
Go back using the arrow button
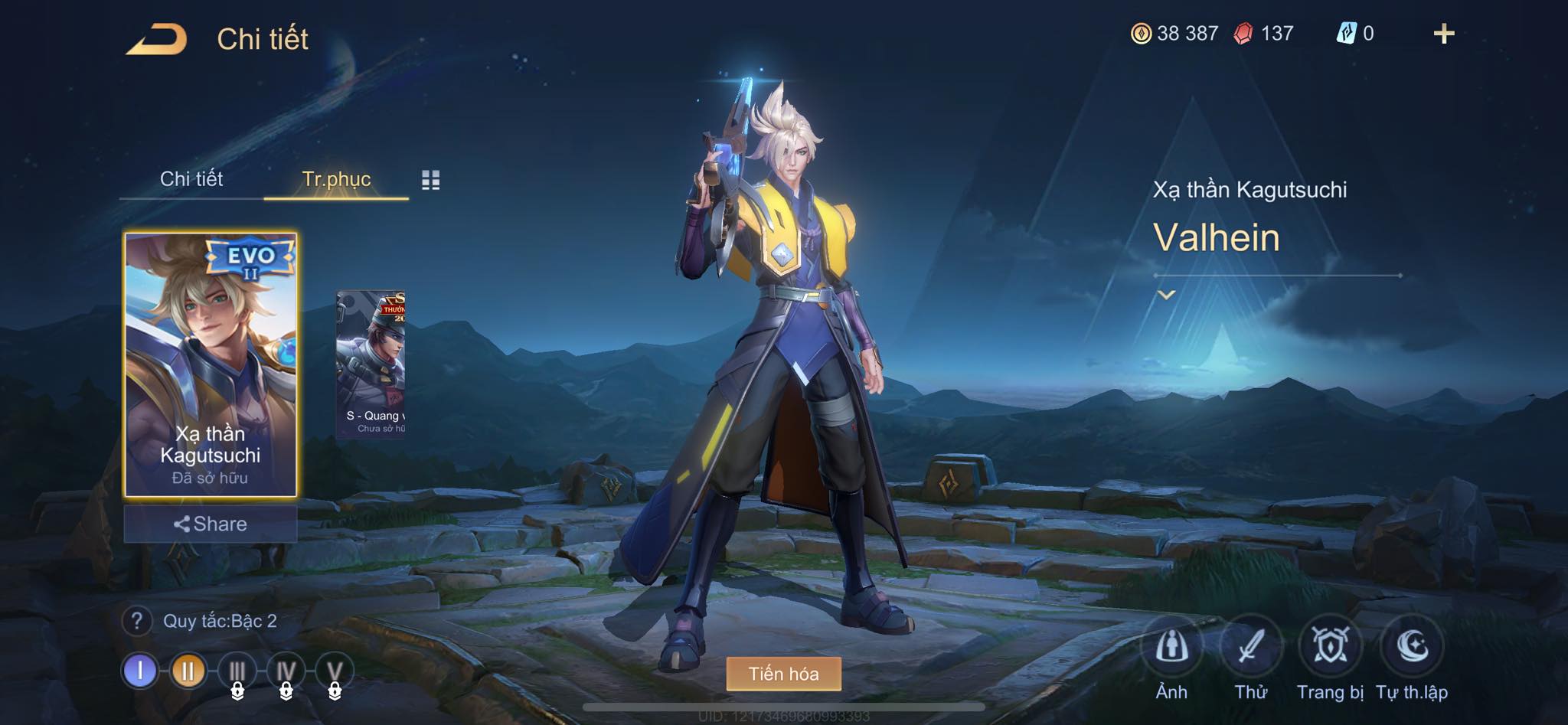157,39
